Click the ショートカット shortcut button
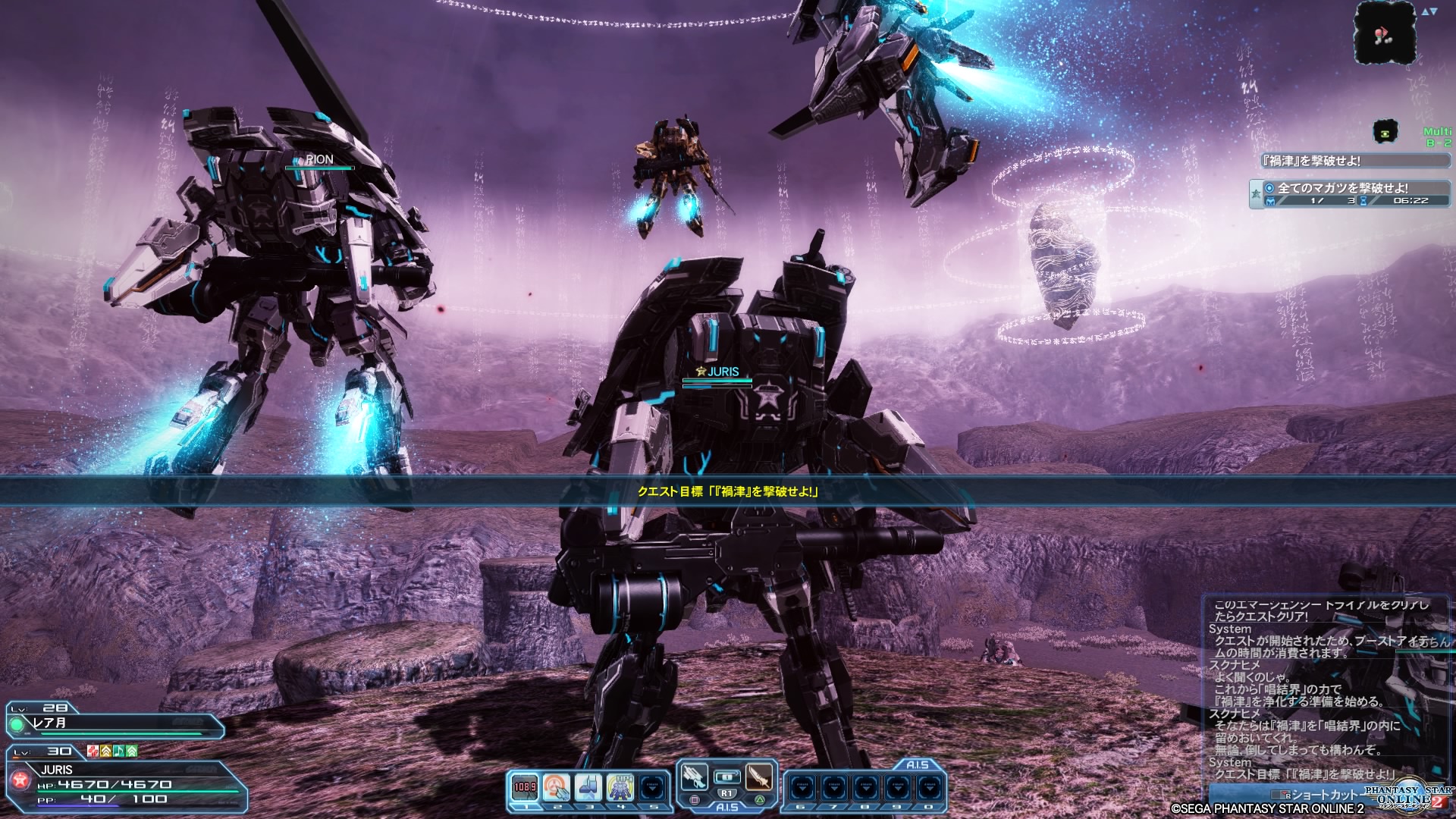The width and height of the screenshot is (1456, 819). (x=1319, y=794)
